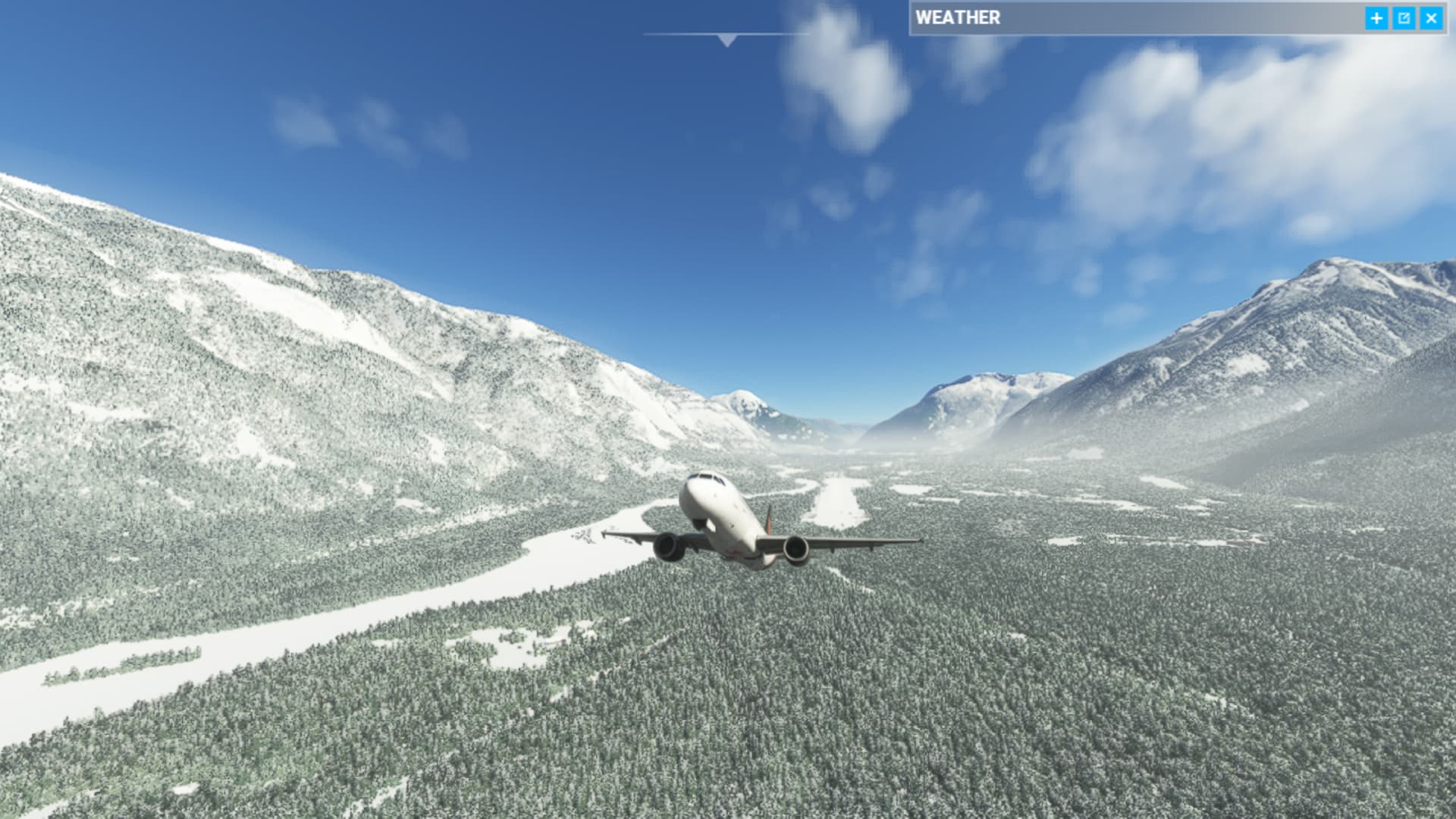
Task: Expand the Weather panel using the plus icon
Action: 1376,18
